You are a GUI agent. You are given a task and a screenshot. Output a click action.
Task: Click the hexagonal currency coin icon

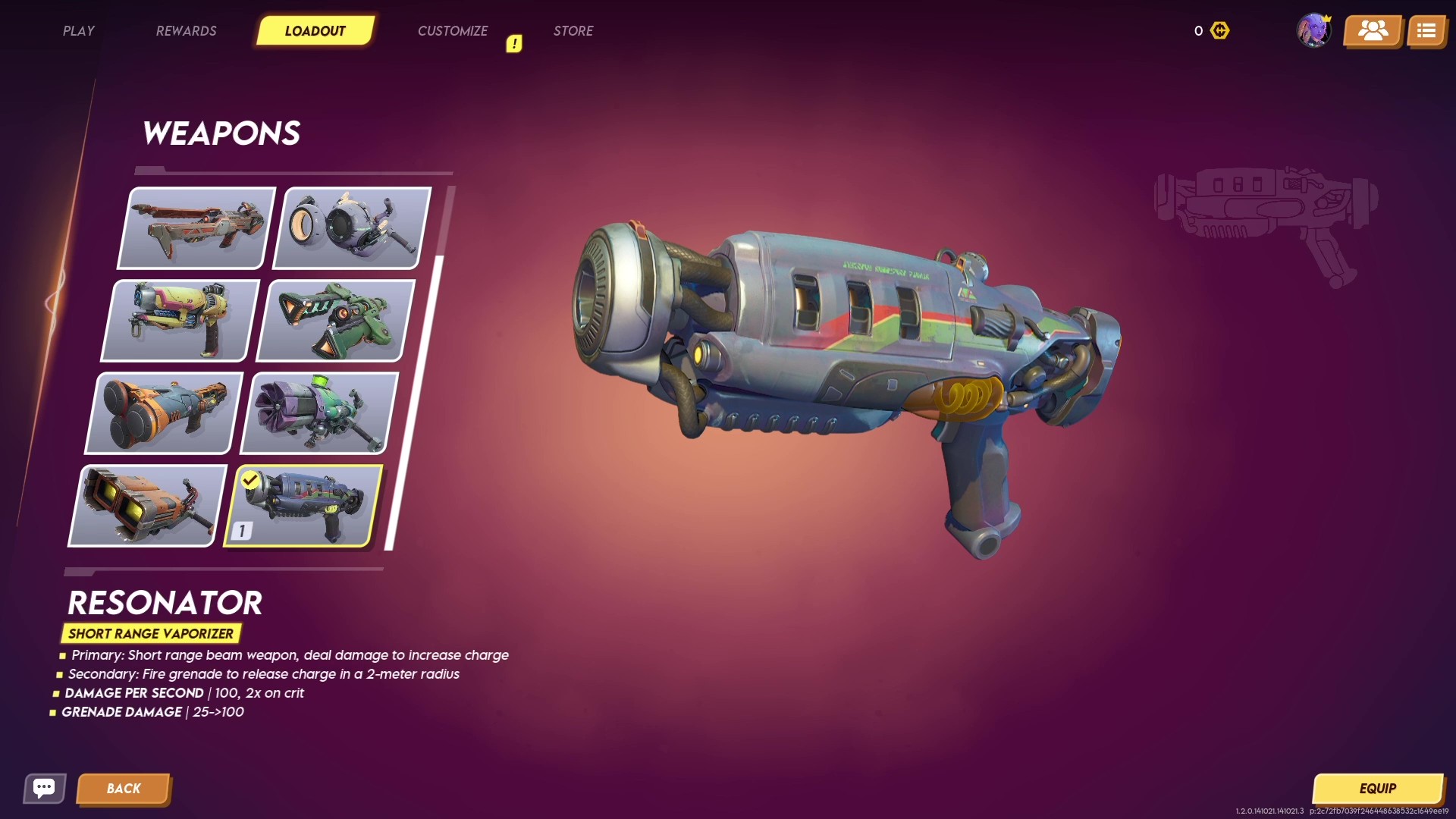[1220, 31]
